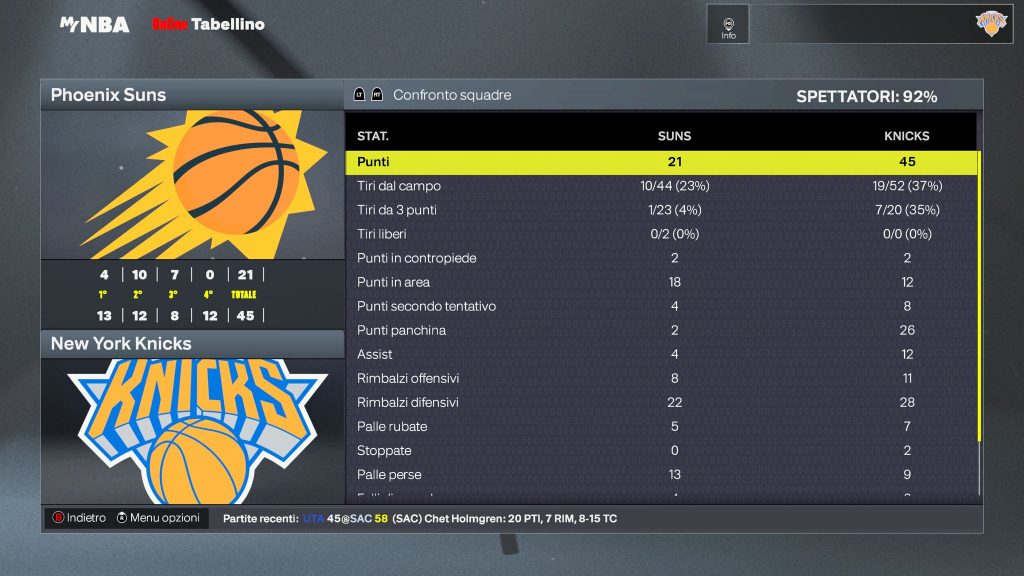The width and height of the screenshot is (1024, 576).
Task: Choose the Tiri da 3 punti row
Action: point(660,210)
